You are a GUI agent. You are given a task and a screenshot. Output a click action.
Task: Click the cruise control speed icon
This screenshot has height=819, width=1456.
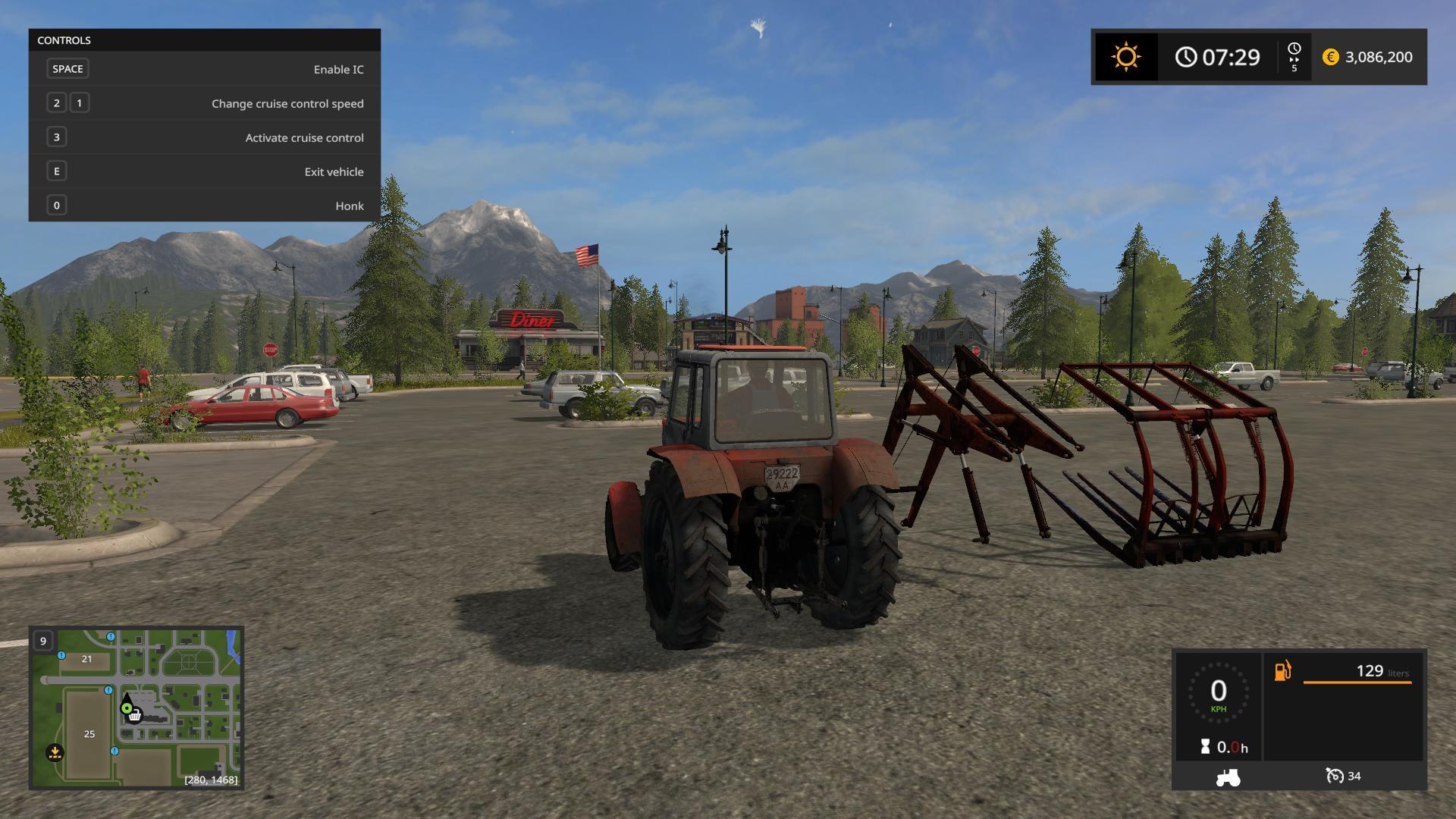1335,776
